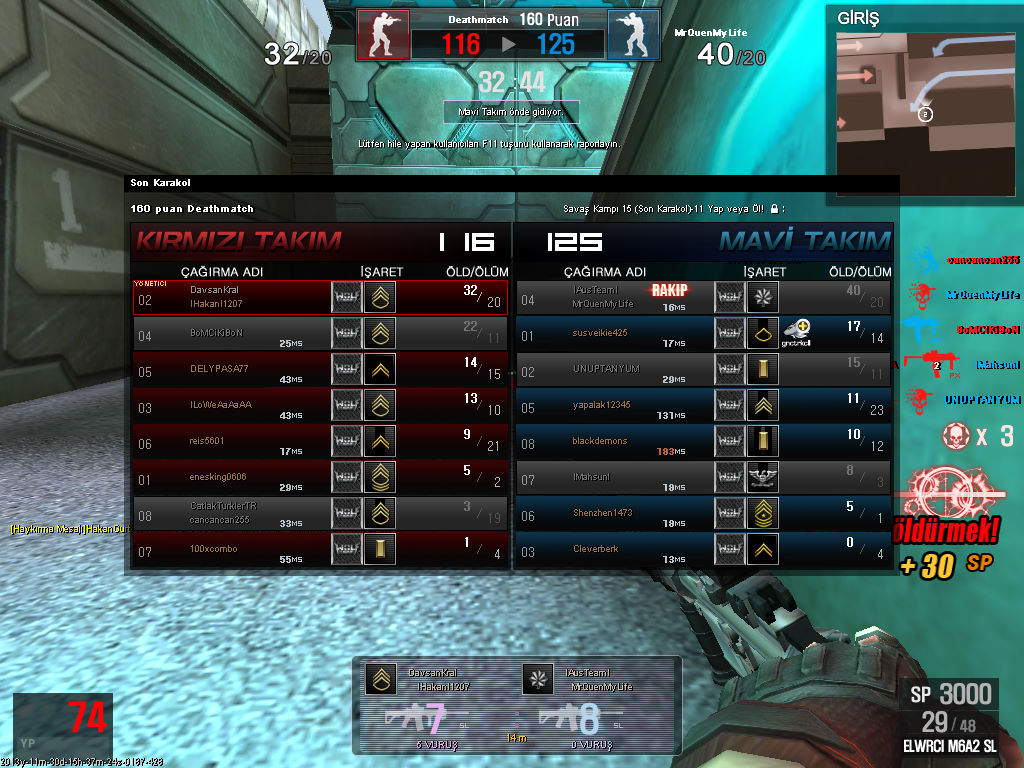The image size is (1024, 768).
Task: Click the red team soldier icon
Action: [x=383, y=35]
